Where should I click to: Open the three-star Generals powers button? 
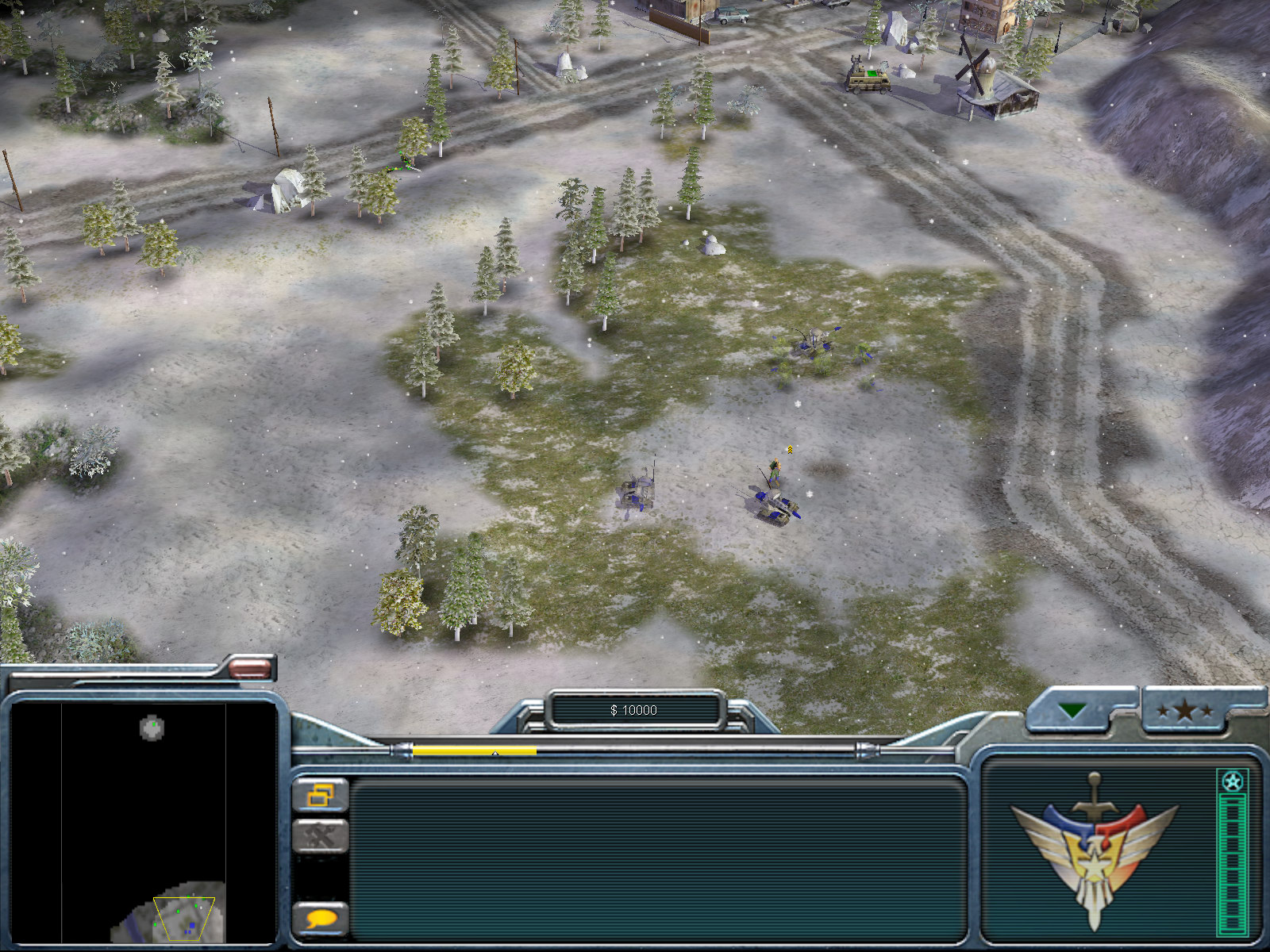pos(1184,710)
